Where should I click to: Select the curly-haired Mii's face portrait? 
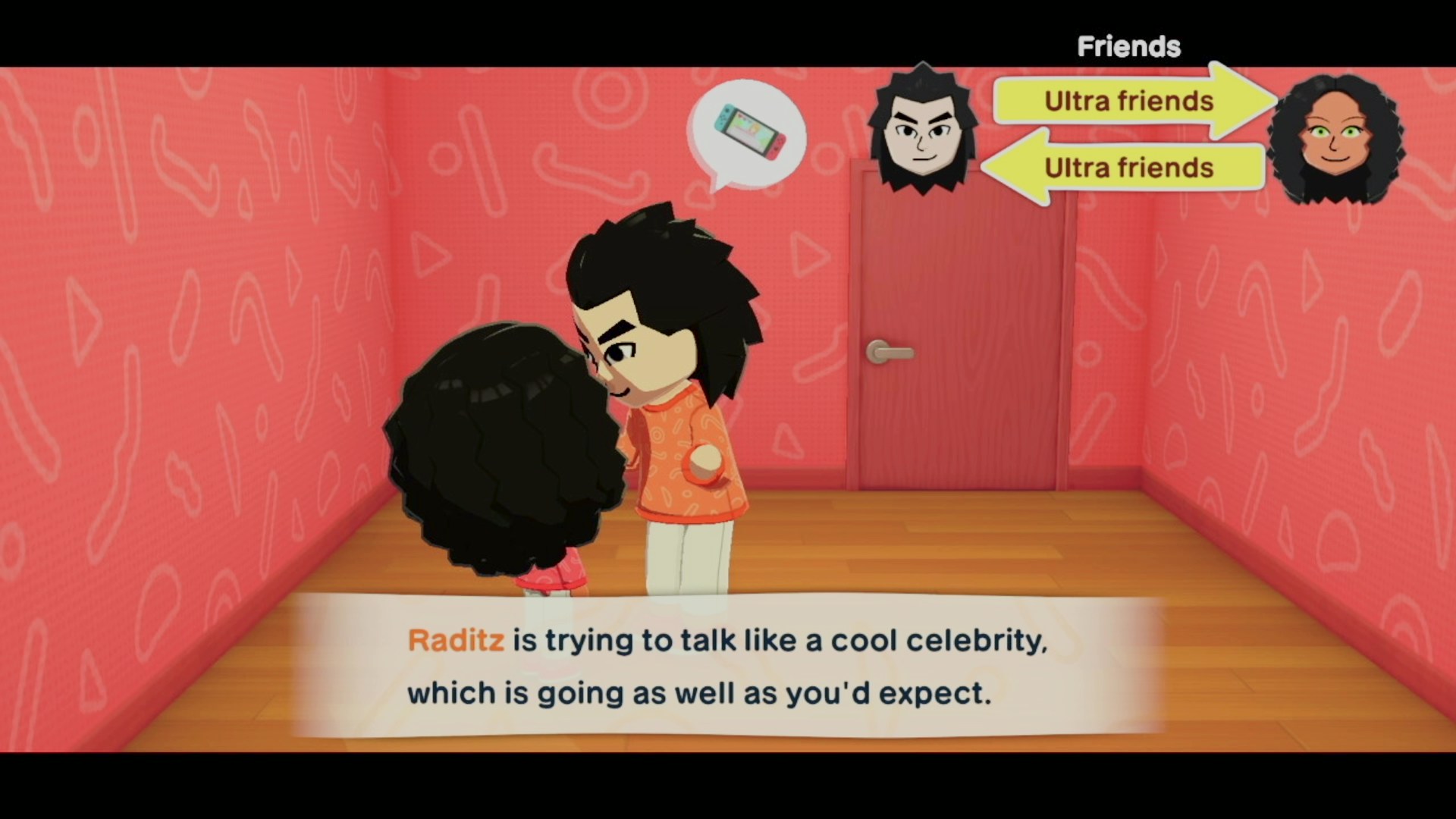point(1336,140)
